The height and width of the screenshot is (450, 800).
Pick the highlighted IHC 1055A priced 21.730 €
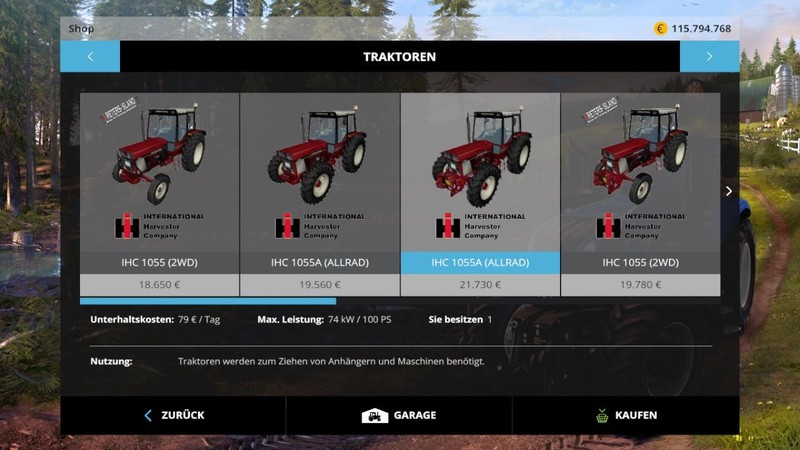point(480,194)
